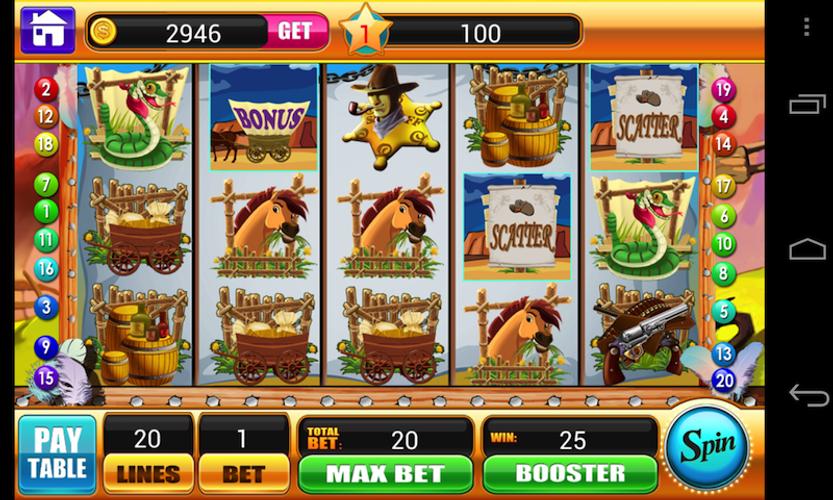
Task: Open the Pay Table
Action: pos(57,454)
